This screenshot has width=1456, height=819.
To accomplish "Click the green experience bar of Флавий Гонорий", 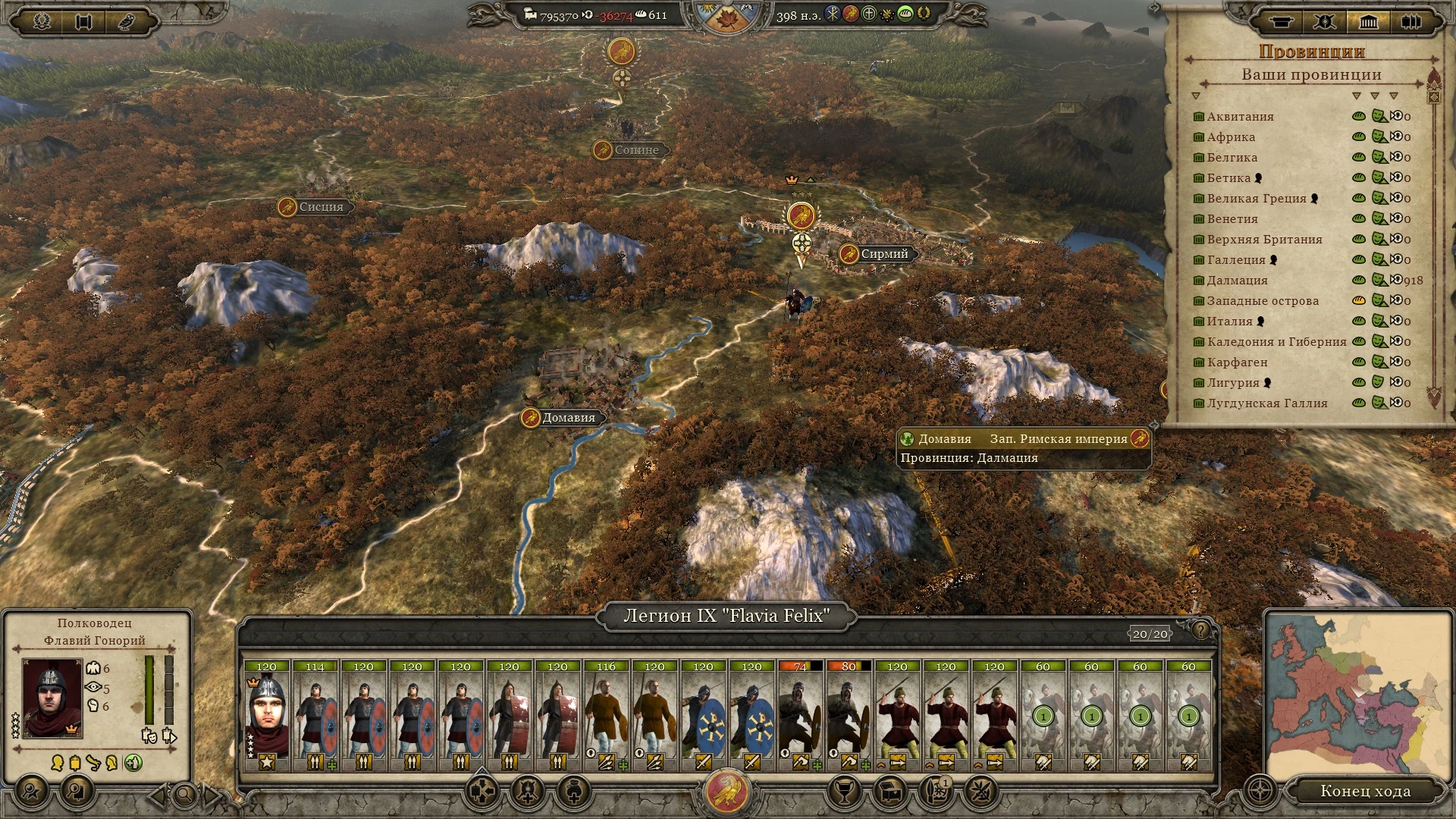I will (149, 690).
